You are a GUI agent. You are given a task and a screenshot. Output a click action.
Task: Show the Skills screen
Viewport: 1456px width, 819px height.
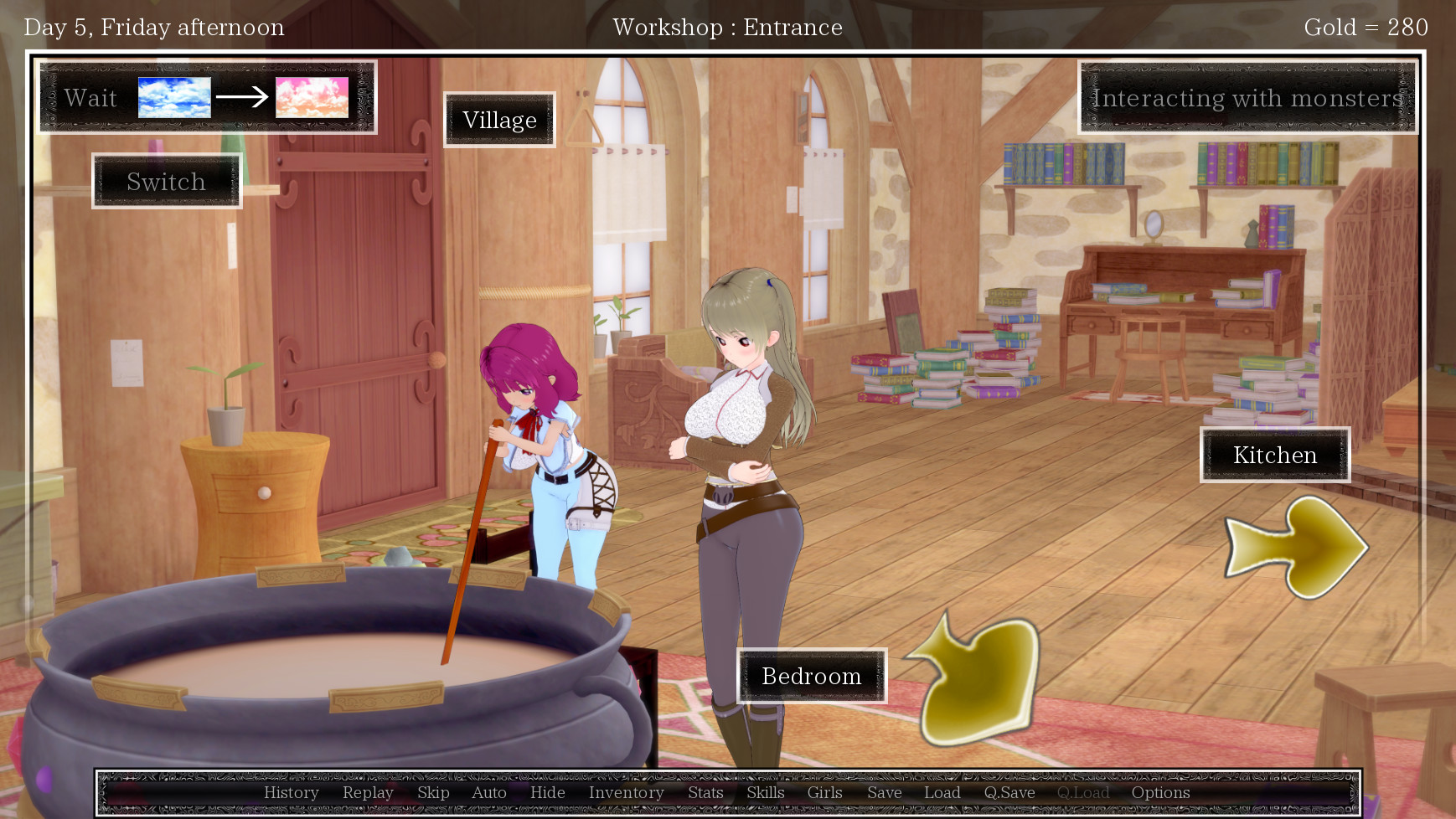point(766,792)
